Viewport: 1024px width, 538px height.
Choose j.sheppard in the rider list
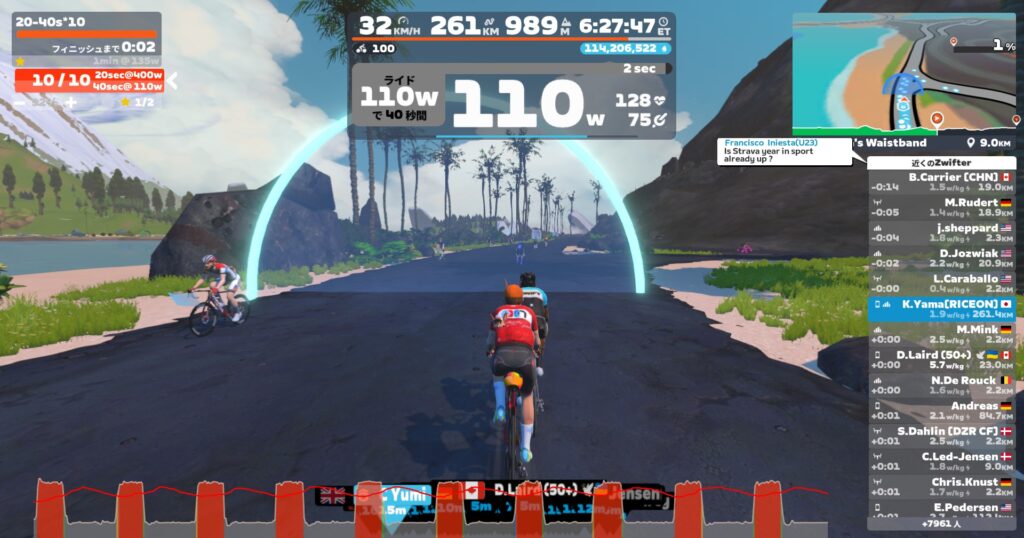point(941,232)
